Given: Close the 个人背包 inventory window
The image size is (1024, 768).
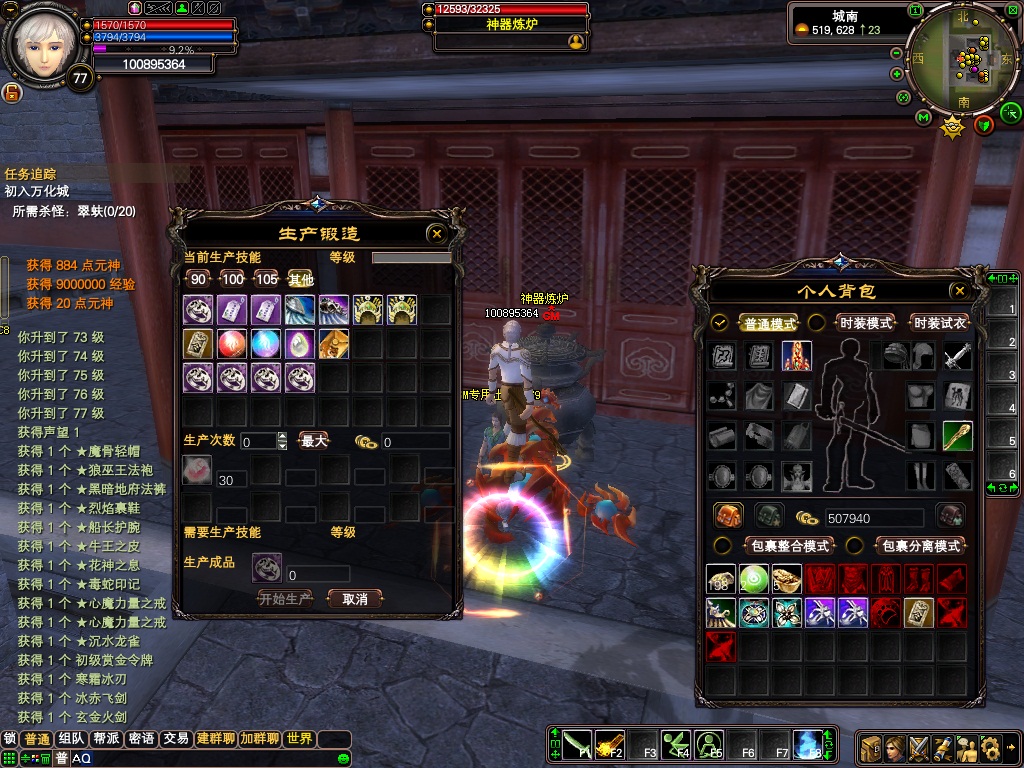Looking at the screenshot, I should coord(959,291).
